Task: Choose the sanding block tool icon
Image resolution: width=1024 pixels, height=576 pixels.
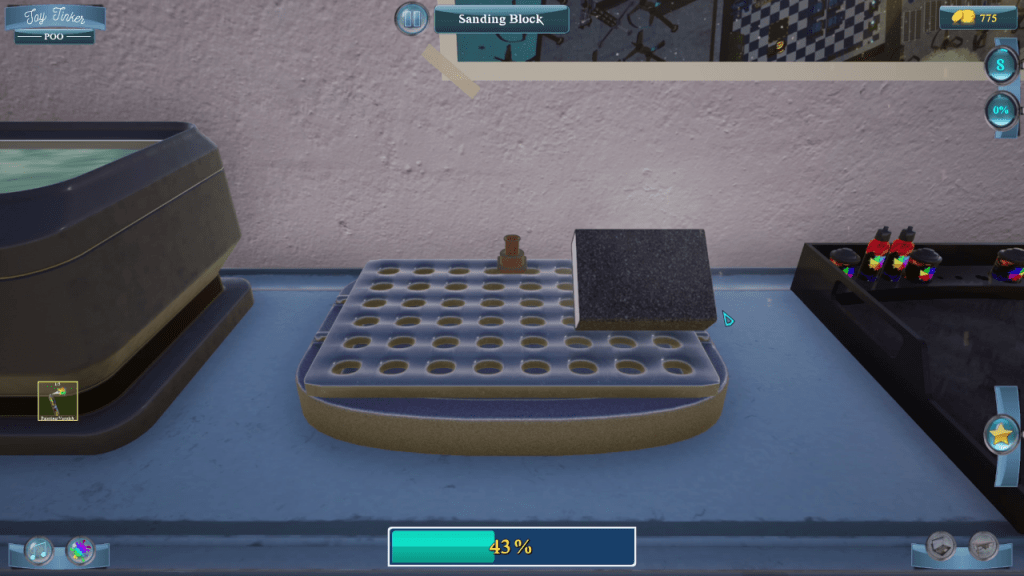Action: [942, 545]
